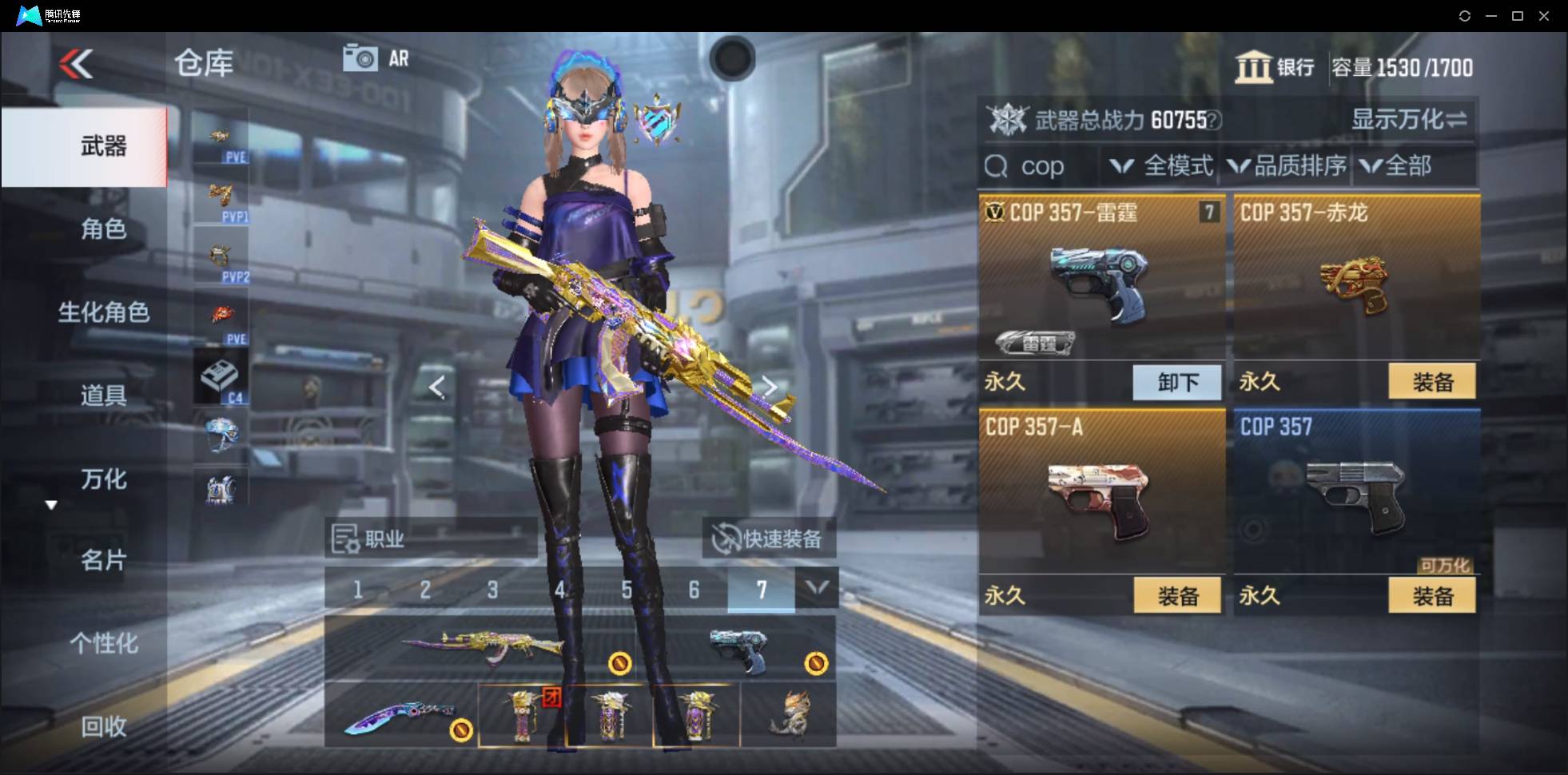The width and height of the screenshot is (1568, 775).
Task: Maximize the emulator window
Action: 1517,16
